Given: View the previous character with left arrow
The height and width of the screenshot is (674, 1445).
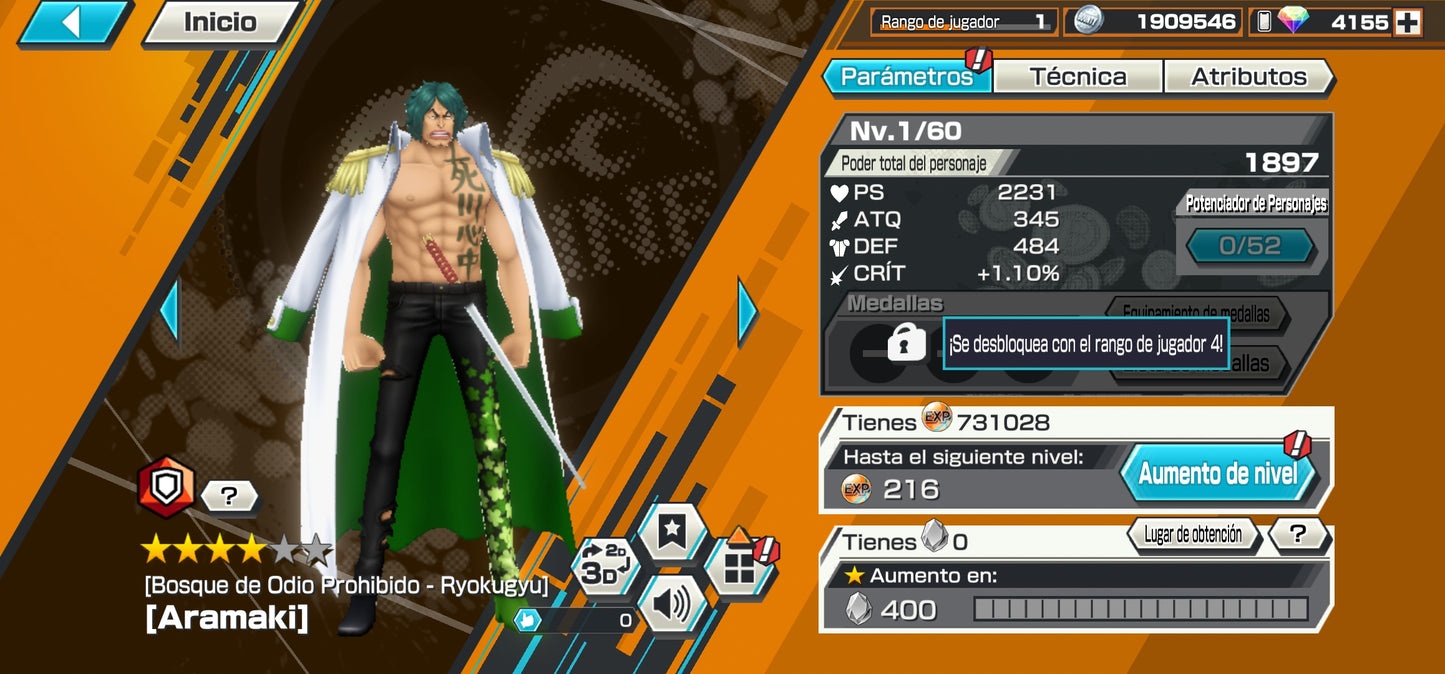Looking at the screenshot, I should click(169, 311).
